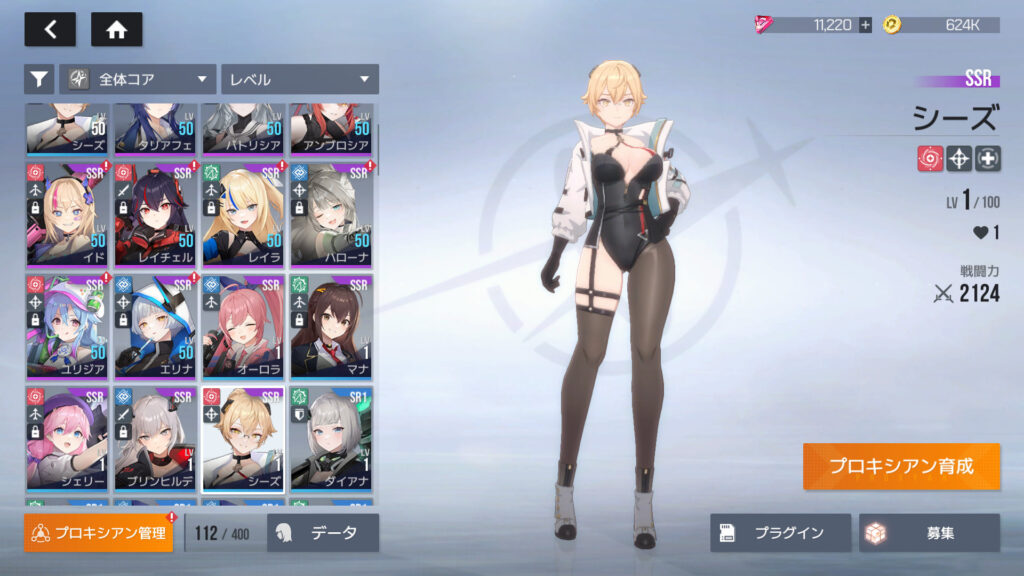Pick the レイラ character card
This screenshot has height=576, width=1024.
click(243, 214)
